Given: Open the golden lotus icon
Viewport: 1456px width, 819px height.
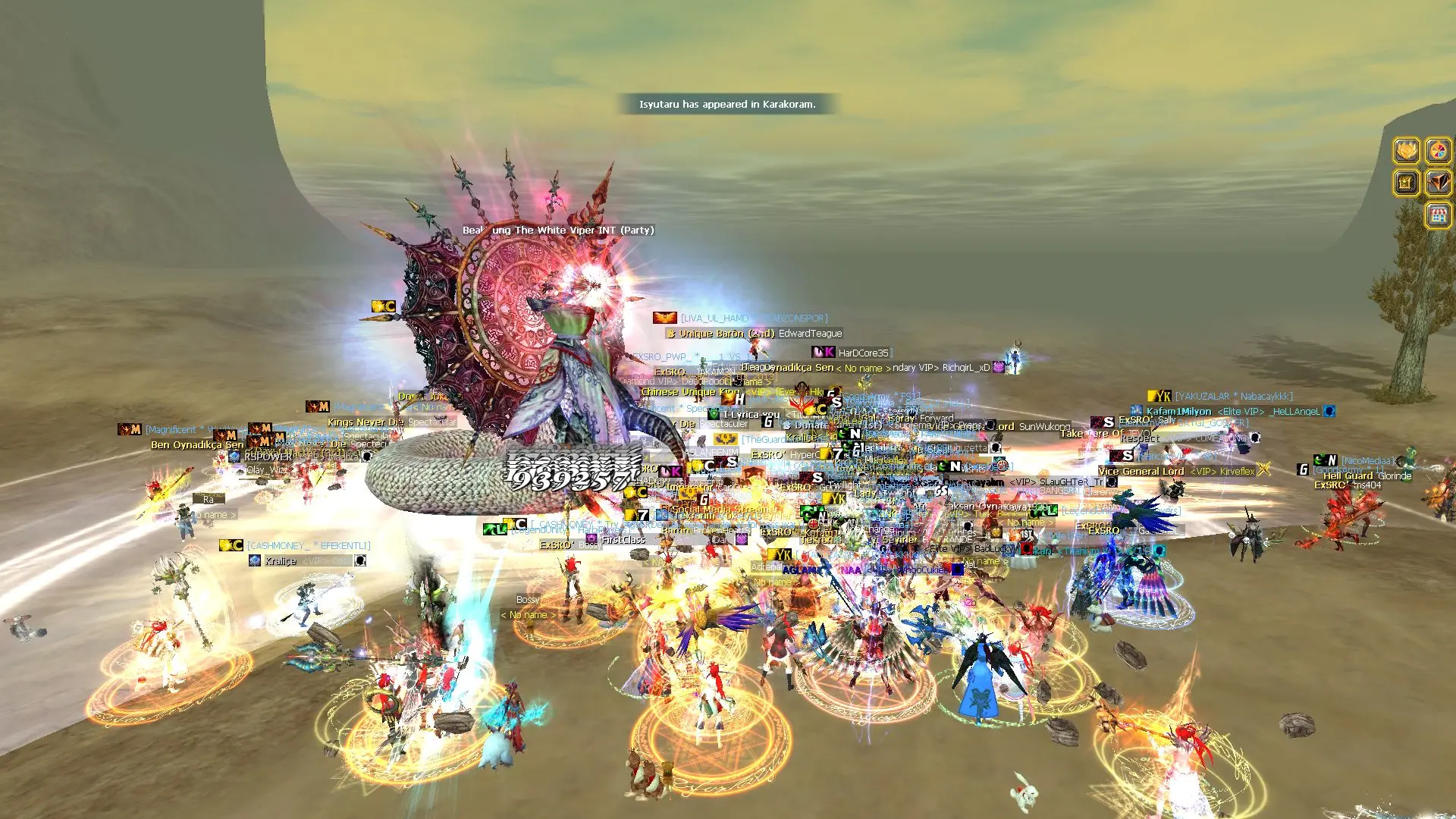Looking at the screenshot, I should coord(1407,150).
